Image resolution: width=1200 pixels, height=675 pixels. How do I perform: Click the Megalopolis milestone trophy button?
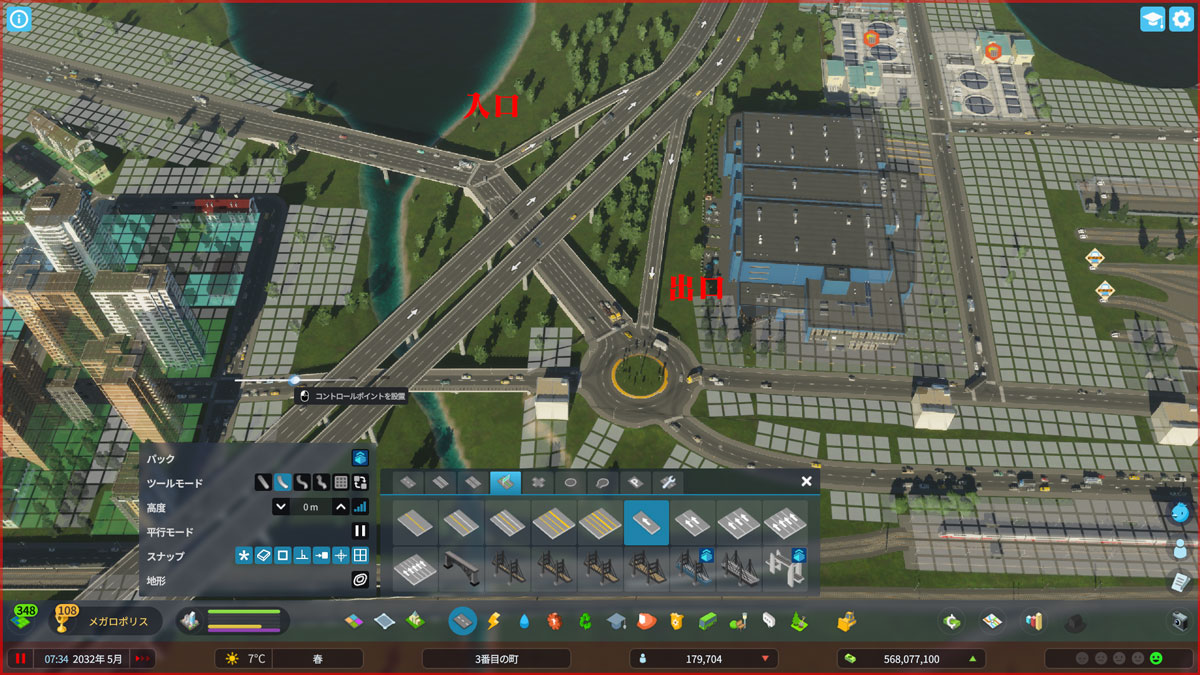68,620
